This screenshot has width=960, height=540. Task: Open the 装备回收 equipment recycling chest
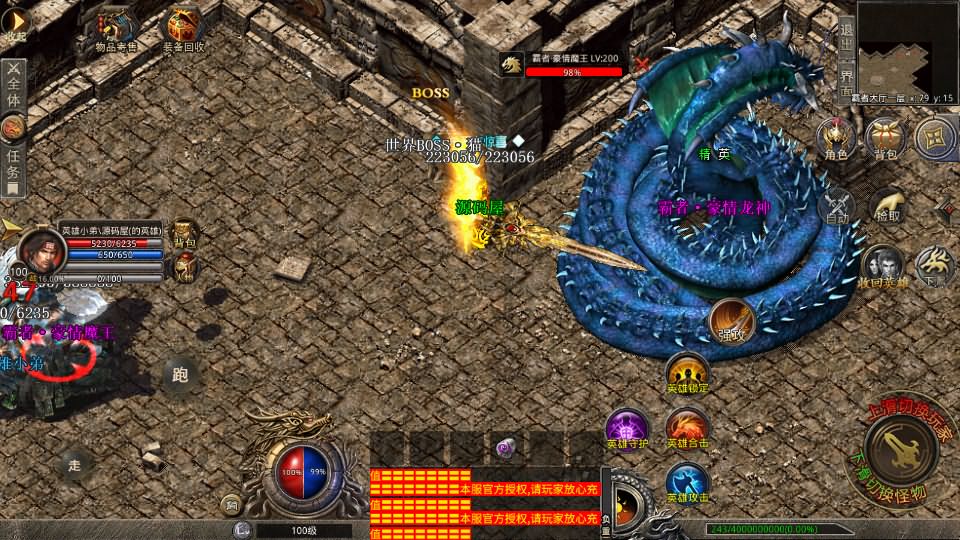coord(186,29)
